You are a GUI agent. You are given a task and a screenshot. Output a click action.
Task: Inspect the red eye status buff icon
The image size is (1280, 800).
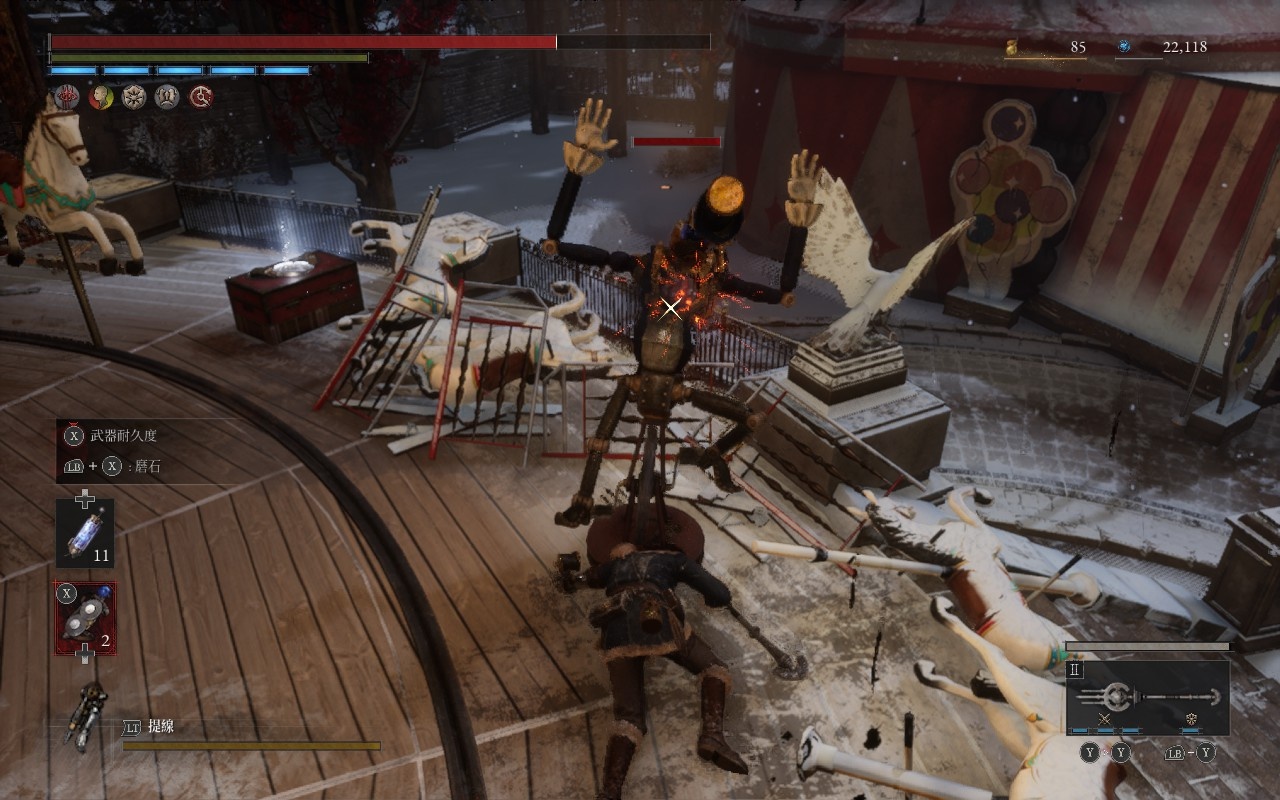67,97
